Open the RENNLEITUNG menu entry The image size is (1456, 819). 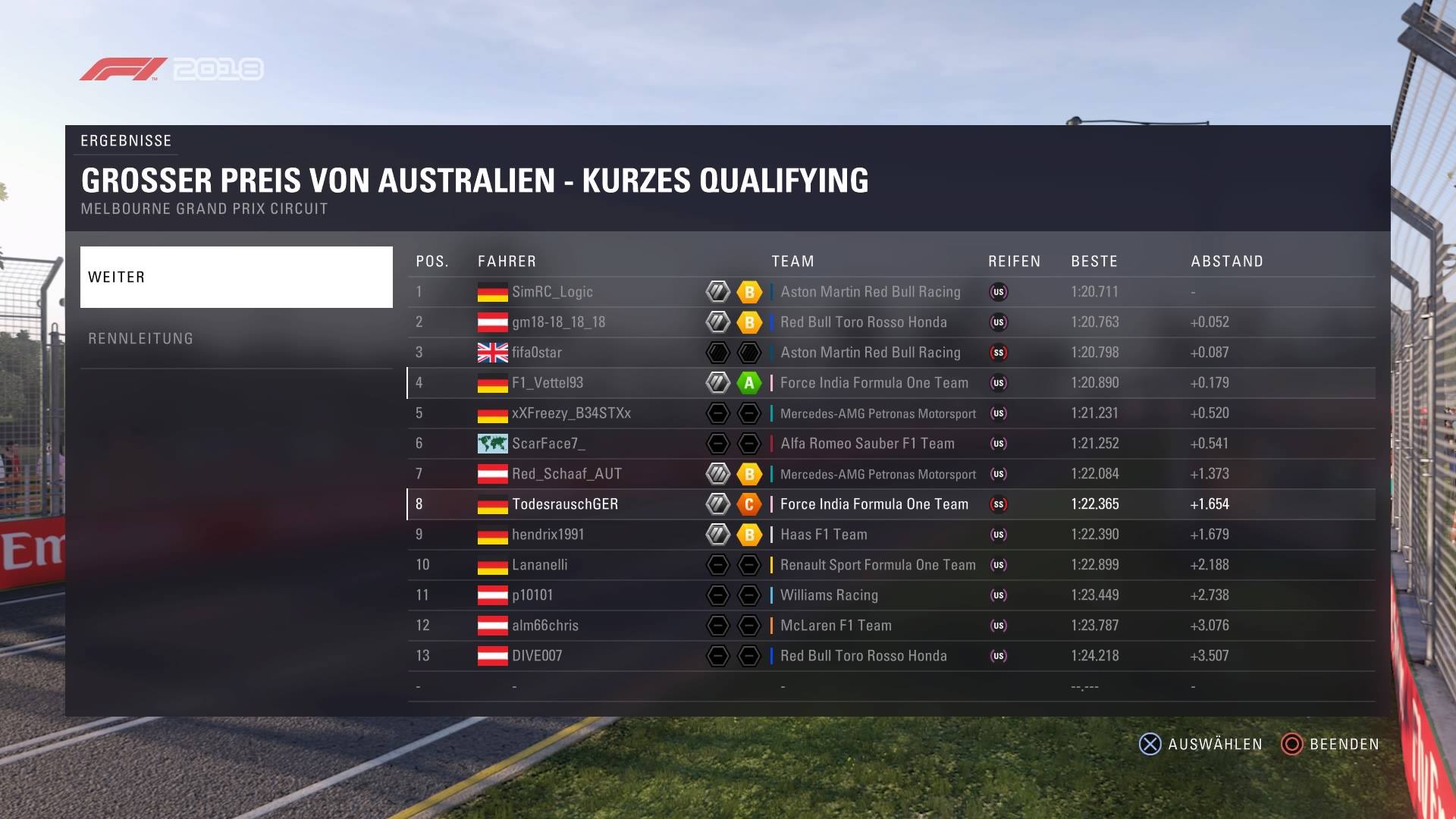[236, 338]
